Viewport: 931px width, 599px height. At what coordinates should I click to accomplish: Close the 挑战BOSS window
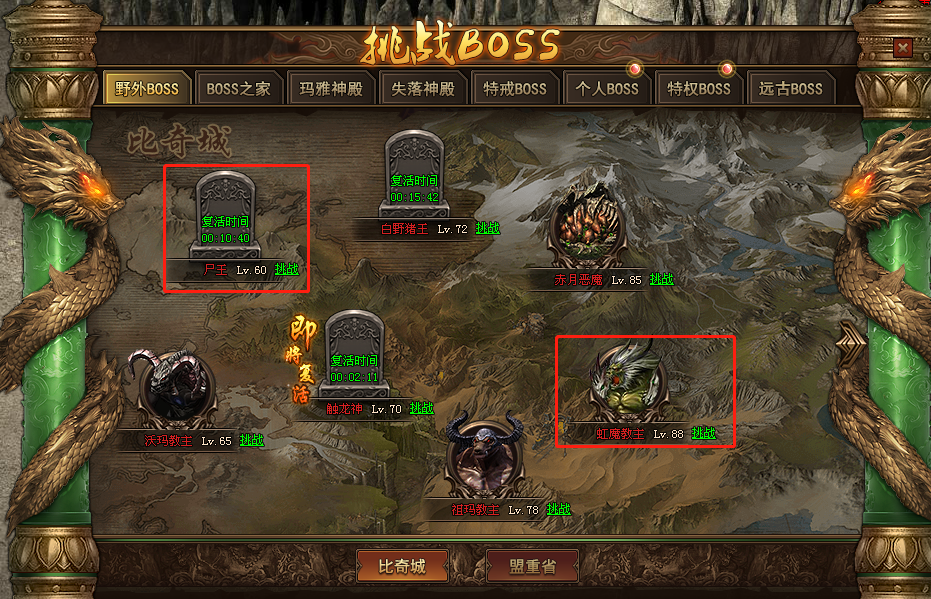click(903, 47)
